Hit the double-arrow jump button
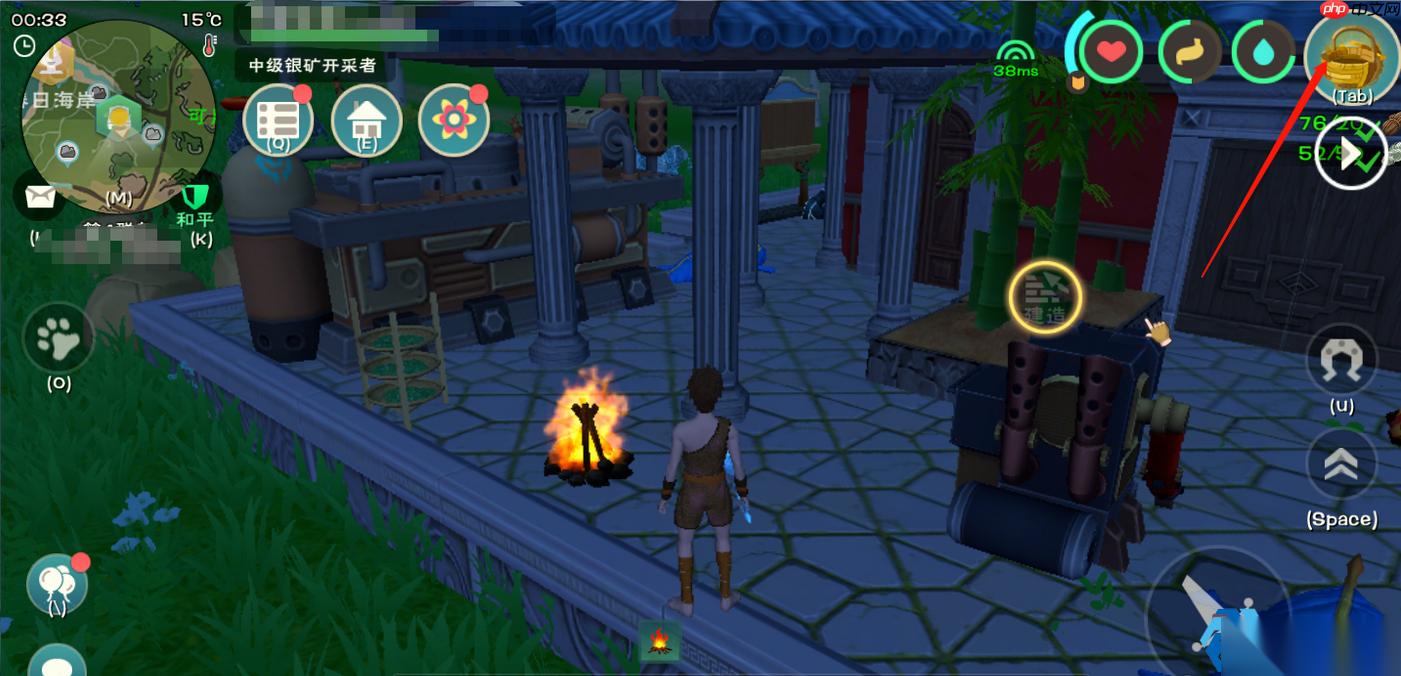The width and height of the screenshot is (1401, 676). click(1341, 465)
